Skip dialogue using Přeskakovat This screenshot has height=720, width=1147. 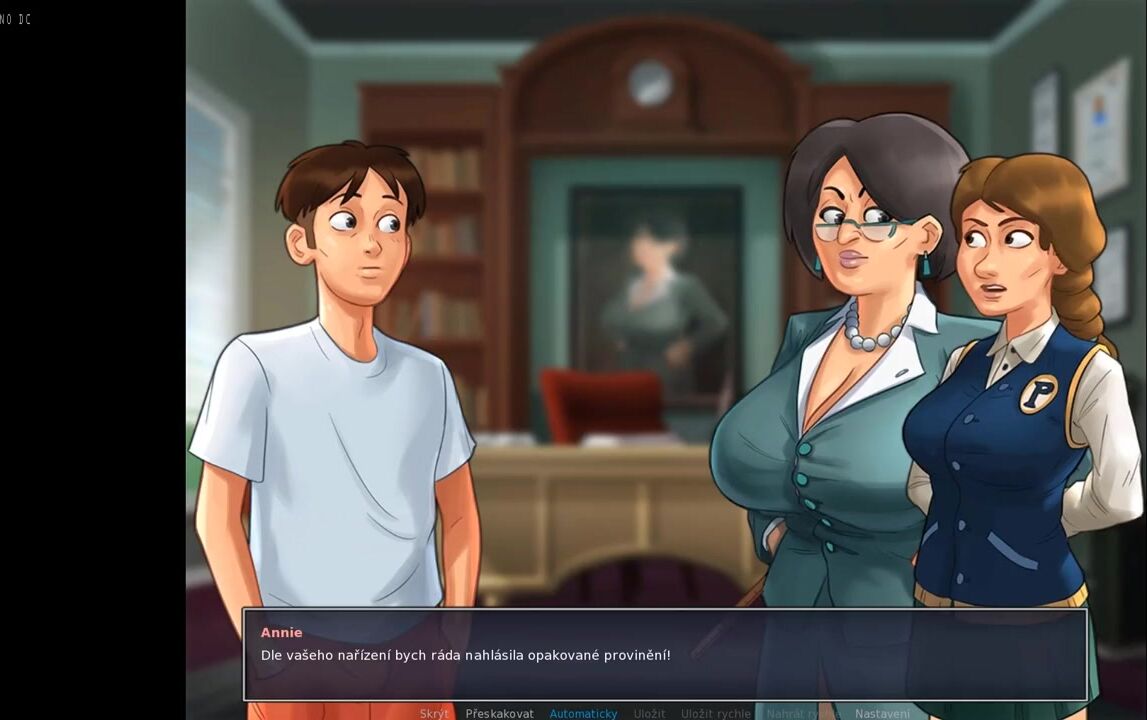[x=499, y=713]
